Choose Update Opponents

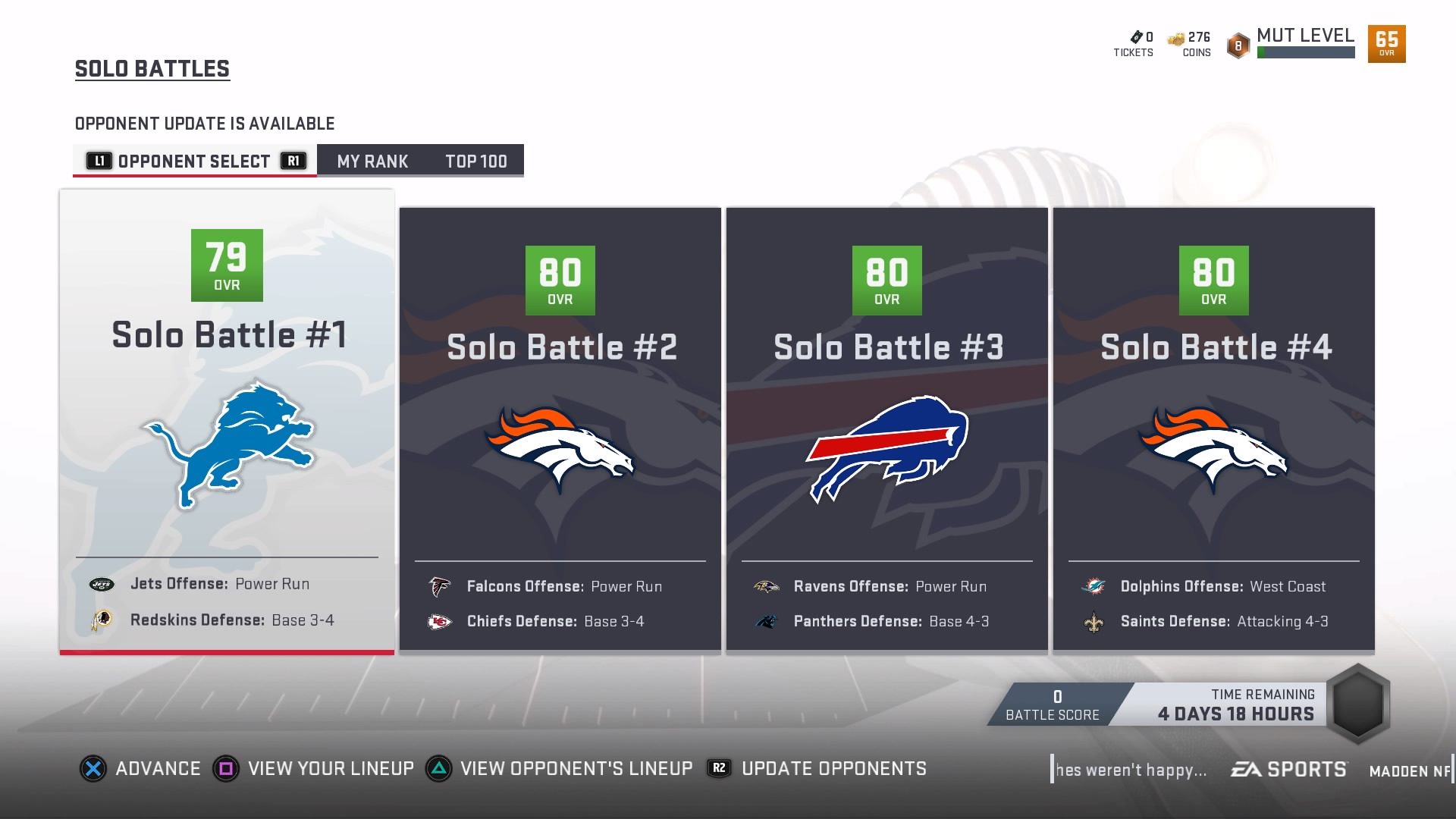tap(817, 769)
